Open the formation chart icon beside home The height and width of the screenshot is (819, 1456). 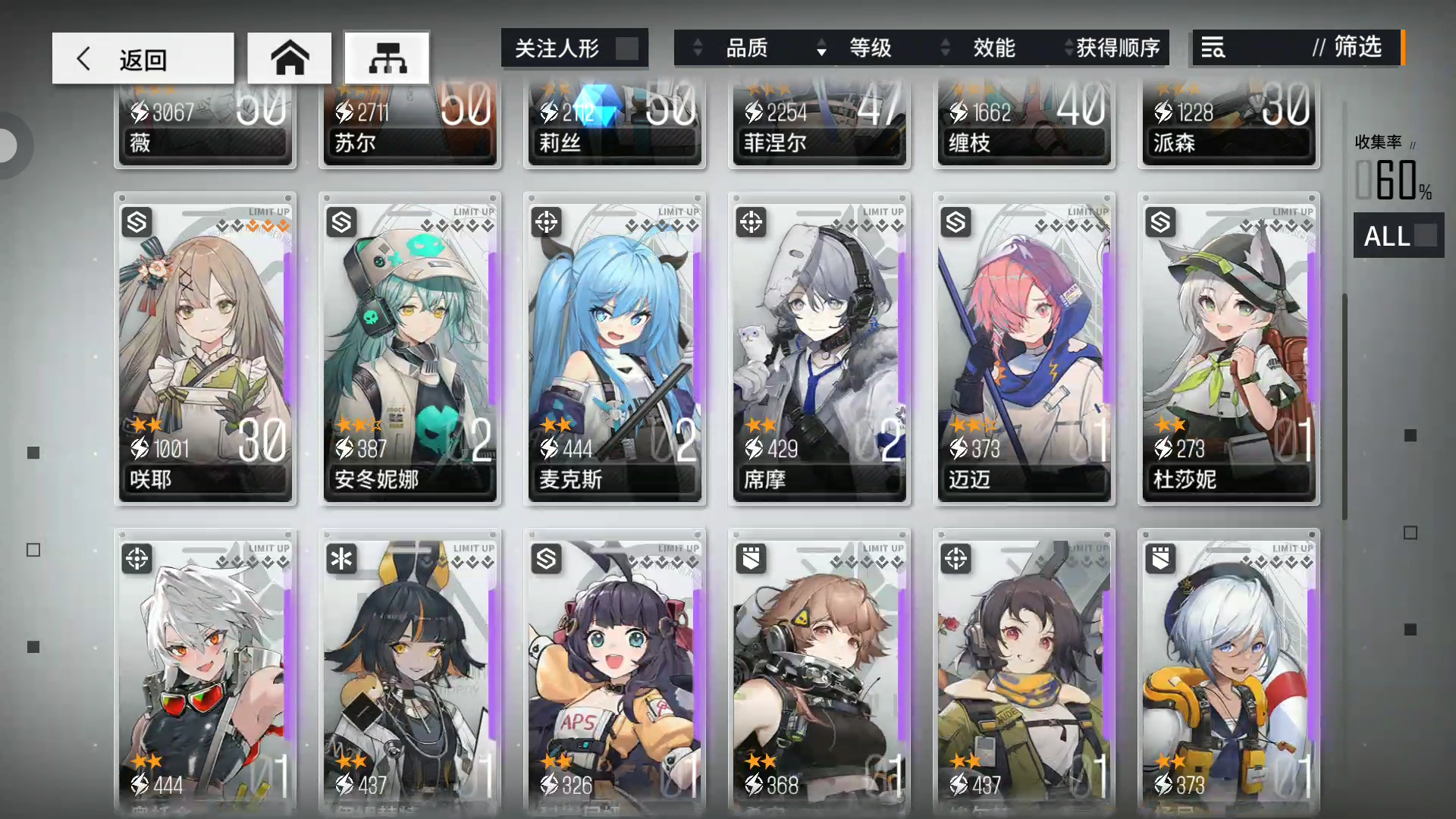click(388, 58)
